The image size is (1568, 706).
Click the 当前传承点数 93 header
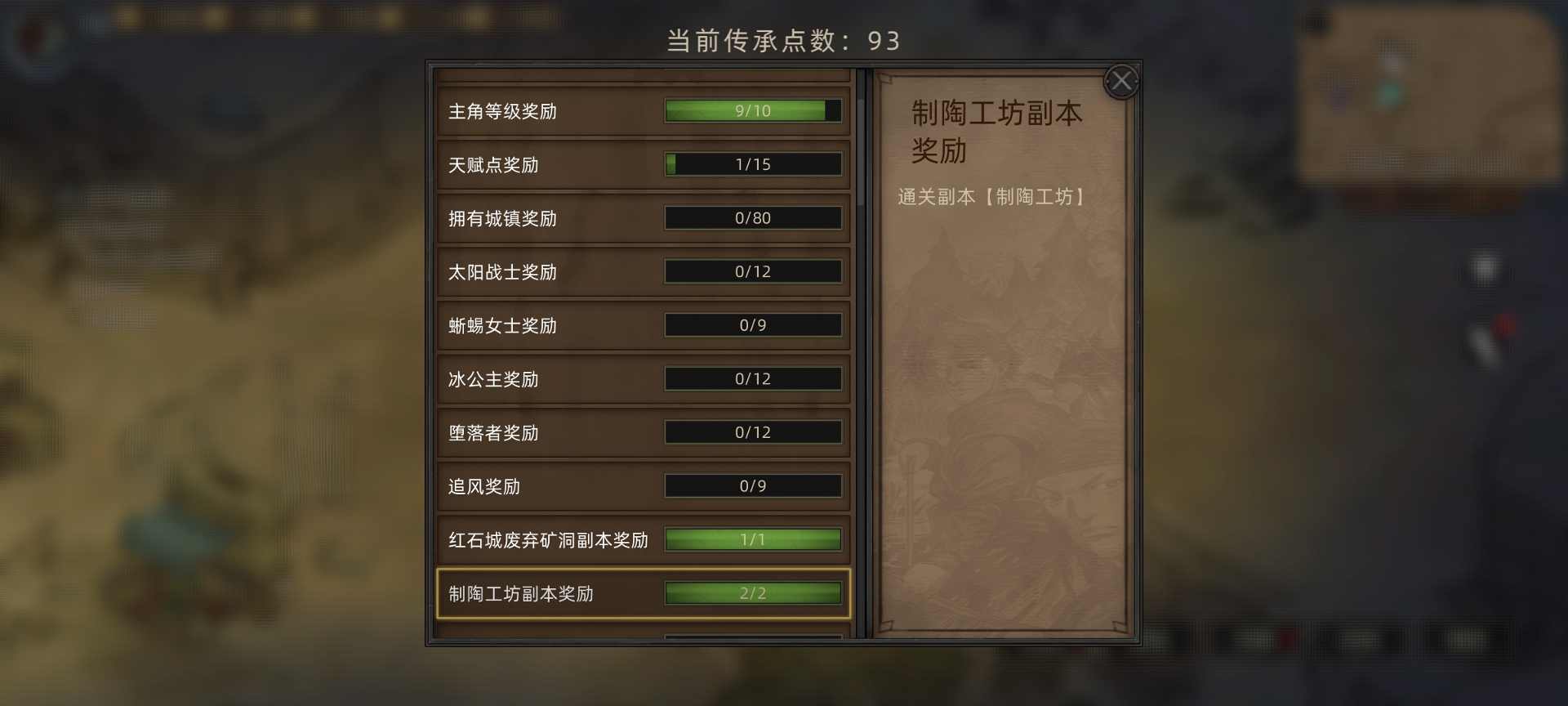pyautogui.click(x=782, y=40)
